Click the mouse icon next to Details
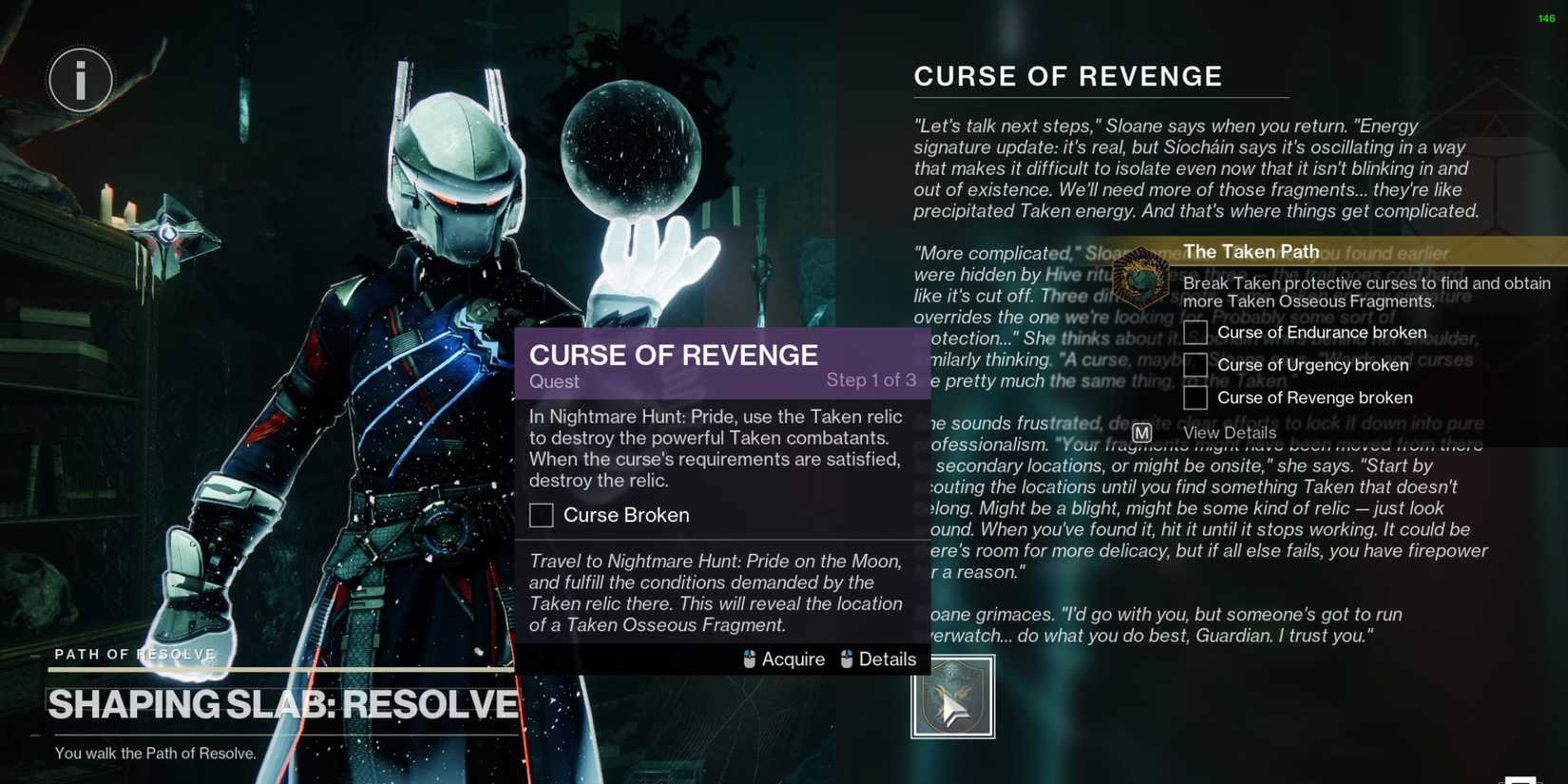This screenshot has height=784, width=1568. [x=847, y=659]
